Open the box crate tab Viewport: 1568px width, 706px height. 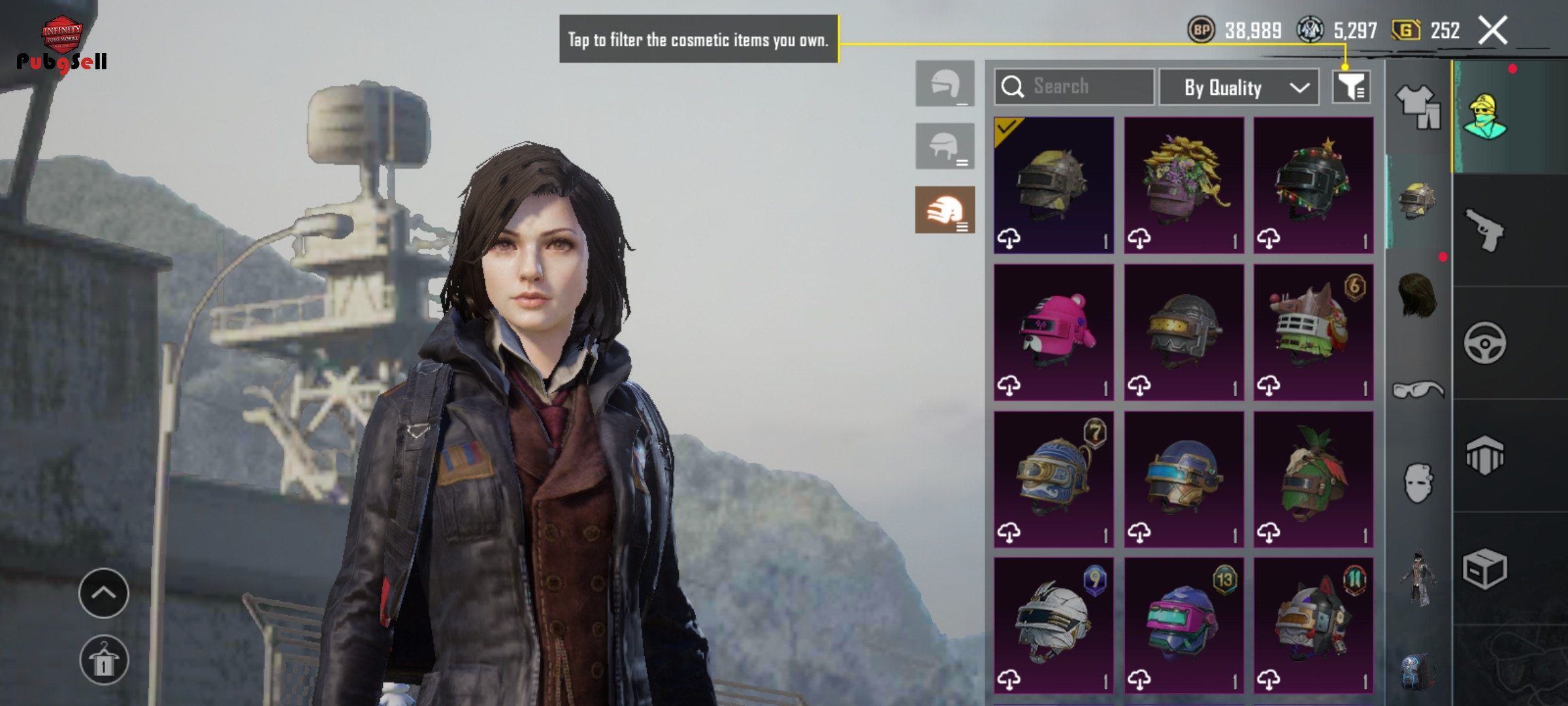point(1485,569)
